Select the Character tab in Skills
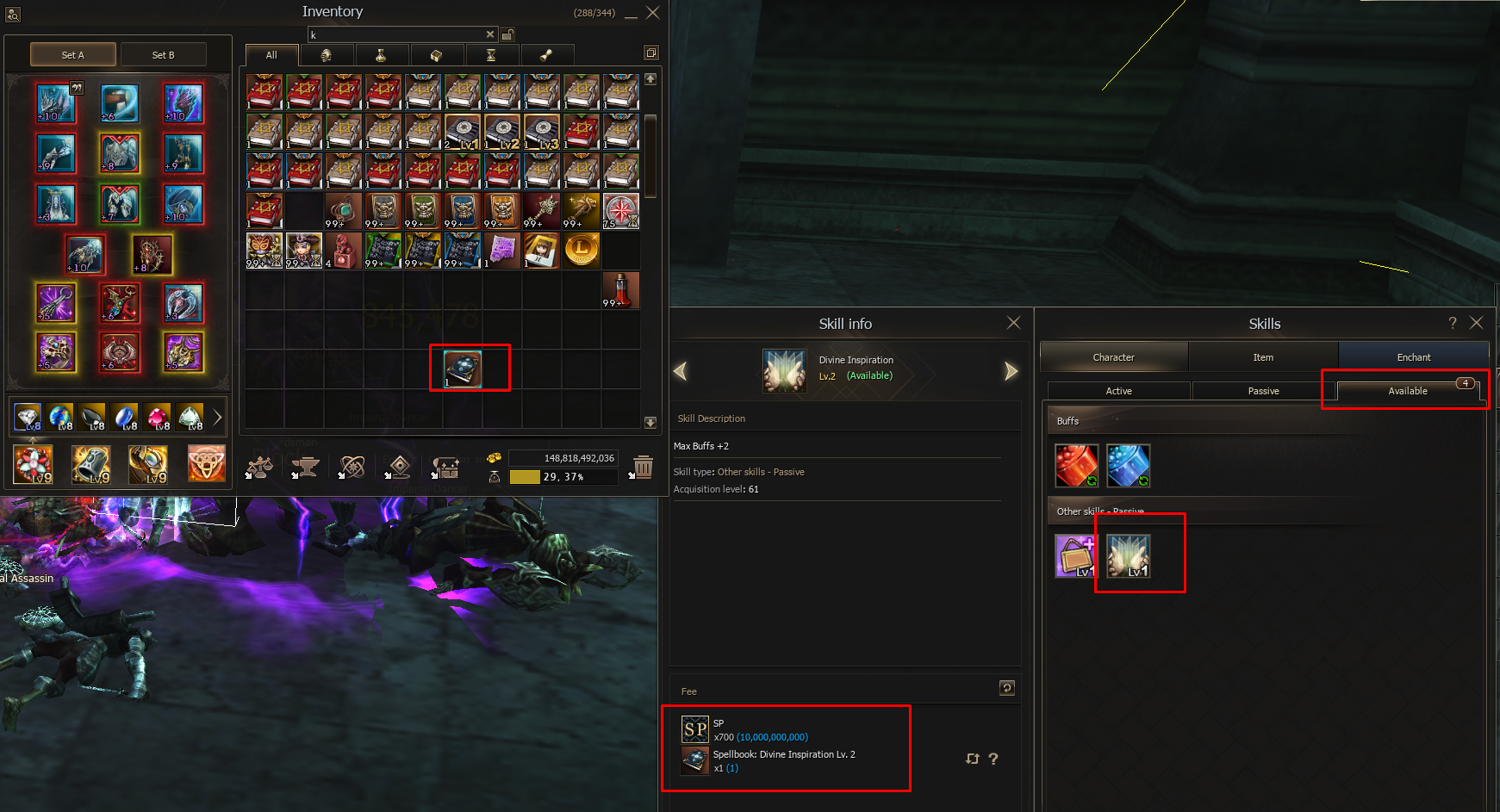This screenshot has width=1500, height=812. pyautogui.click(x=1113, y=357)
